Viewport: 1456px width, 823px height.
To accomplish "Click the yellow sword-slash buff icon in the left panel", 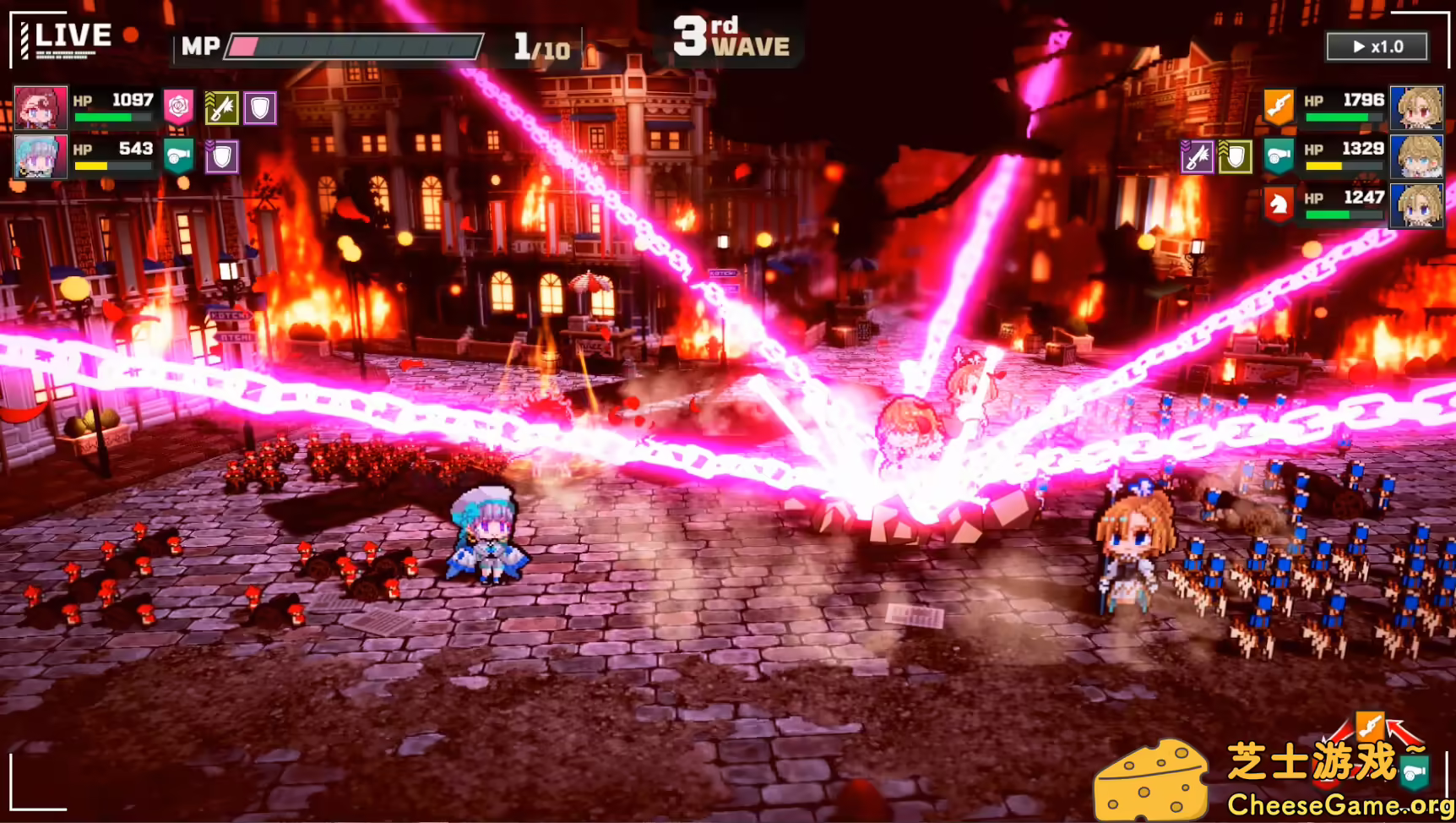I will (222, 107).
